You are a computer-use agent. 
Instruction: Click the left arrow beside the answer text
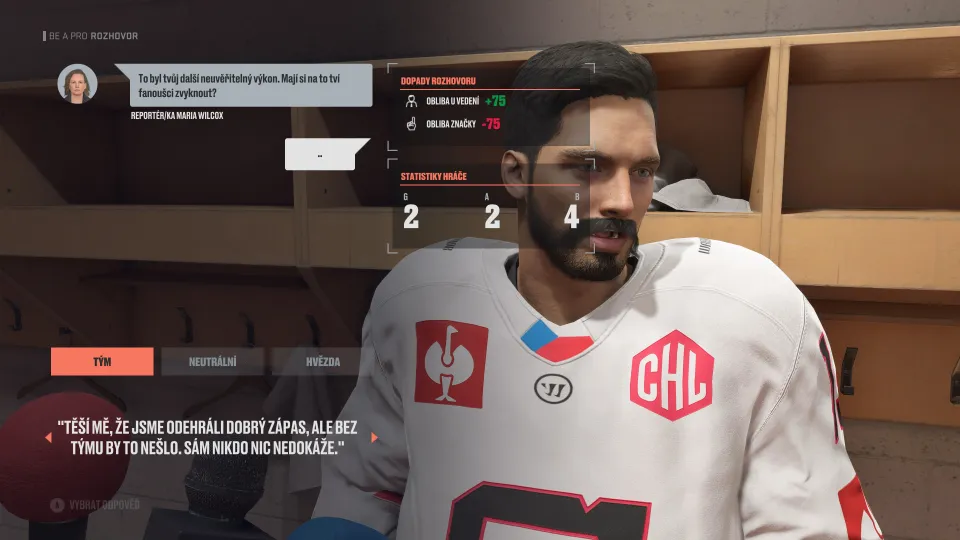click(x=47, y=437)
